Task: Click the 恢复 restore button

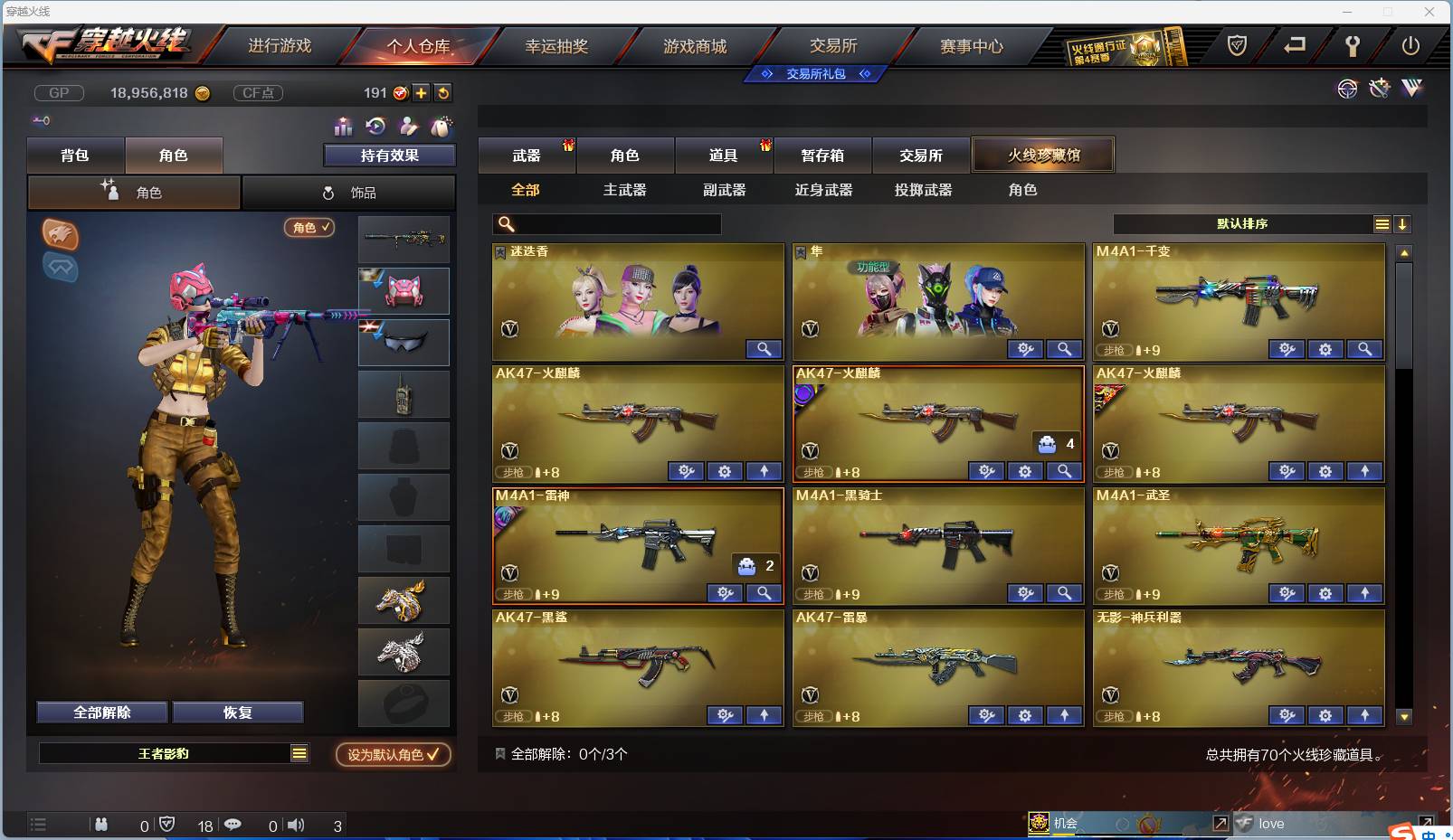Action: click(238, 712)
